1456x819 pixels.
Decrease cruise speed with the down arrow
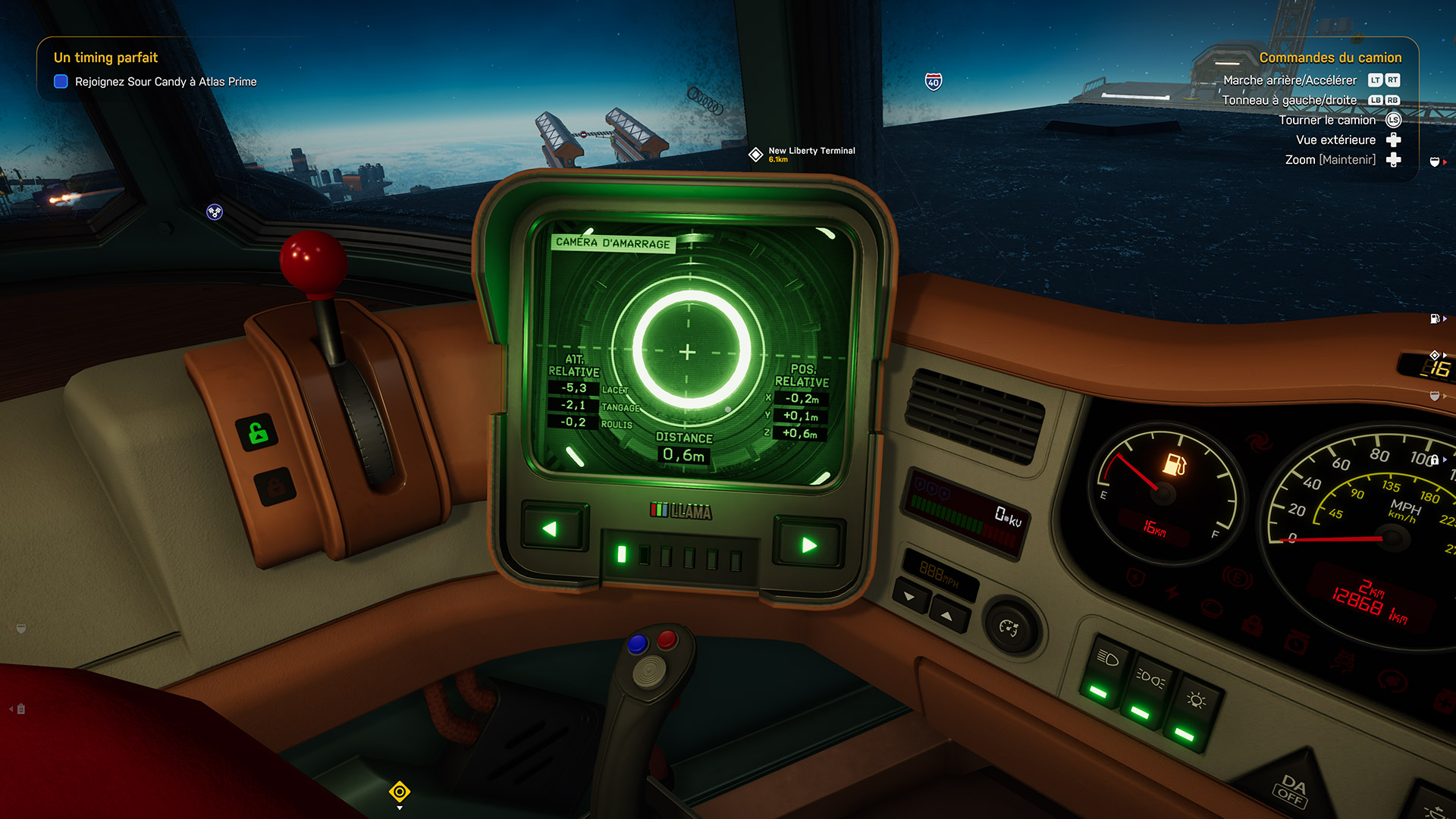[910, 596]
